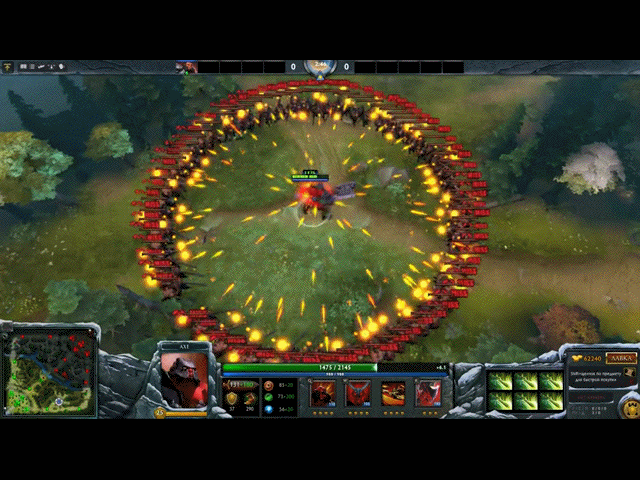Image resolution: width=640 pixels, height=480 pixels.
Task: Open the main menu in the top-left corner
Action: [8, 66]
